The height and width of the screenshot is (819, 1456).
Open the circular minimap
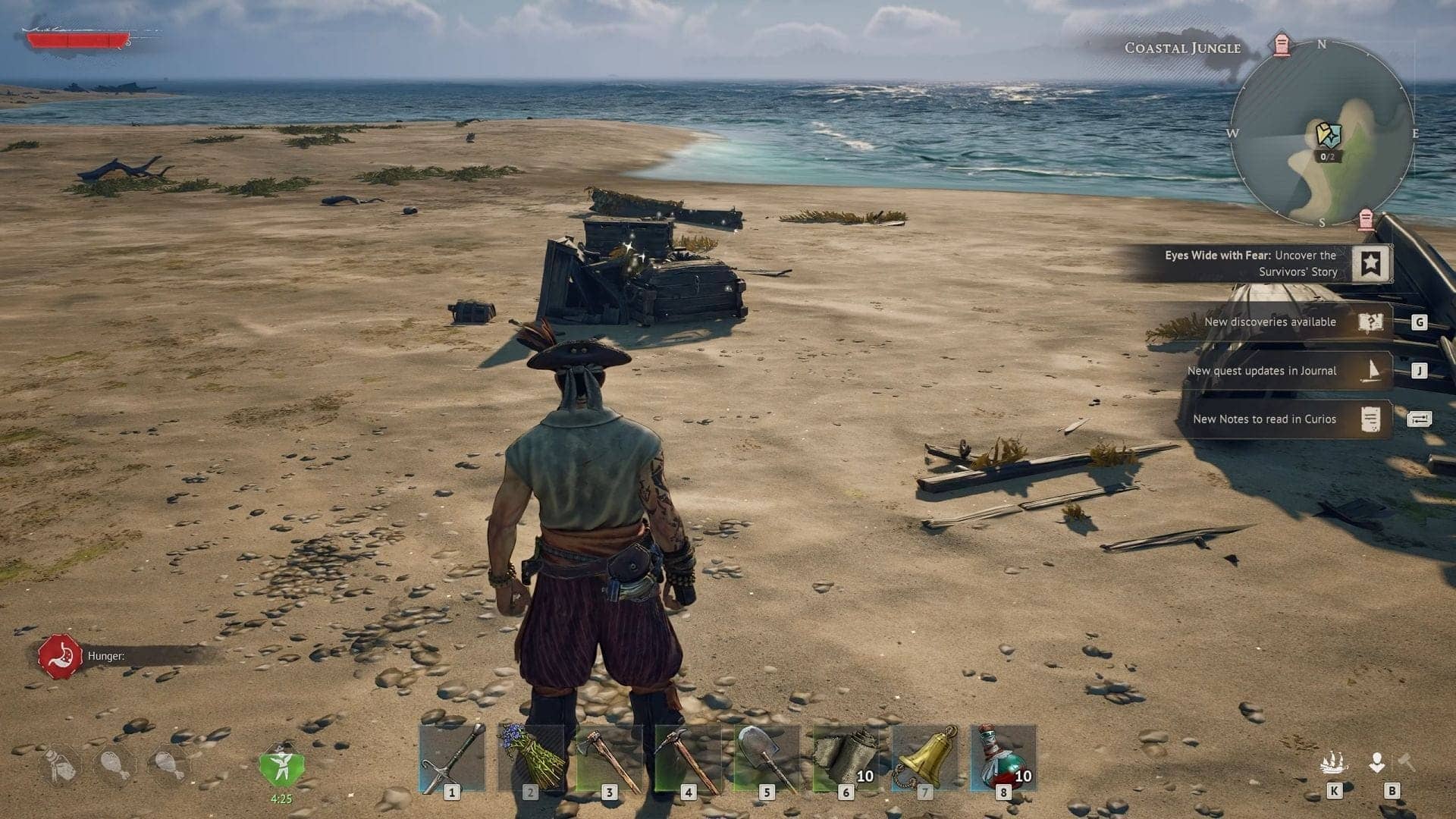[x=1322, y=133]
